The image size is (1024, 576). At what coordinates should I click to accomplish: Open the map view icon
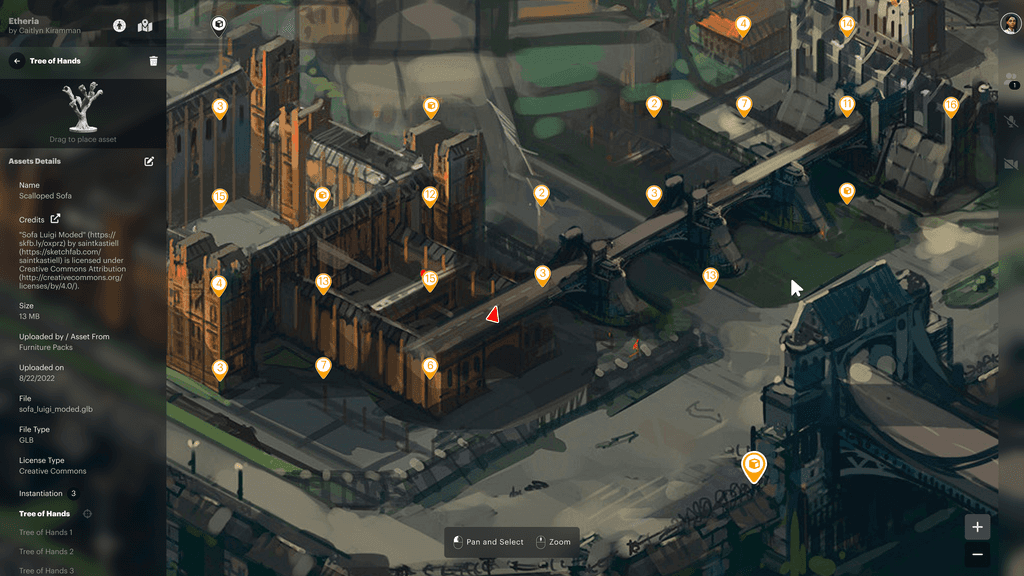[145, 25]
